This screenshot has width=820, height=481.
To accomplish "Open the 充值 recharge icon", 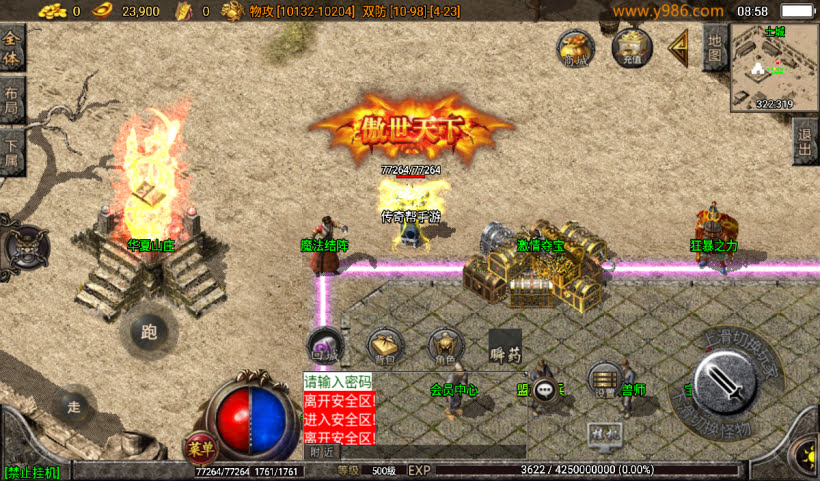I will [x=631, y=46].
